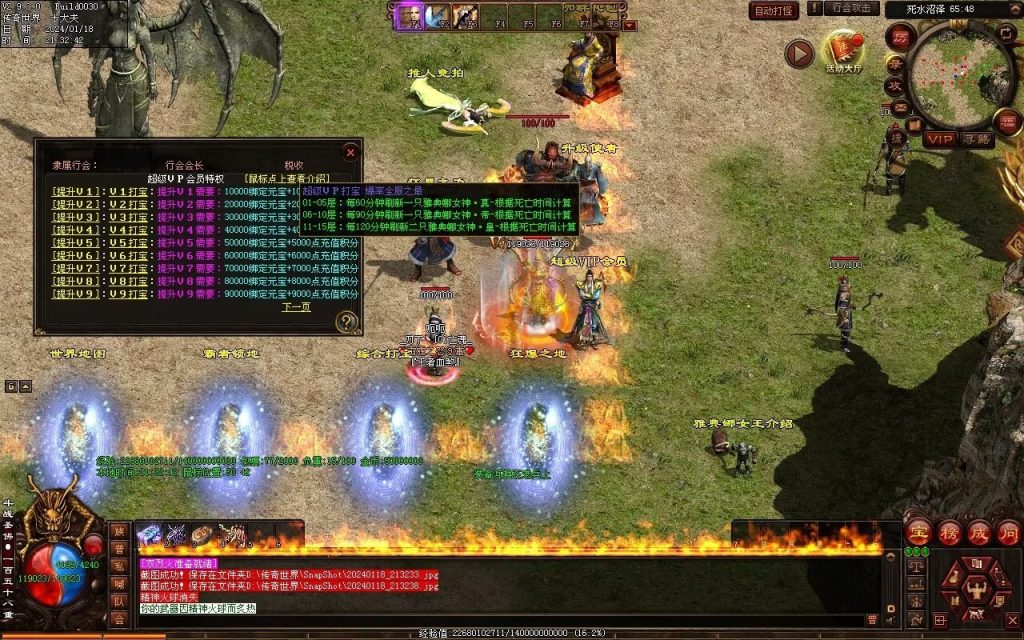Open the 成 achievements round button
Image resolution: width=1024 pixels, height=640 pixels.
(978, 531)
